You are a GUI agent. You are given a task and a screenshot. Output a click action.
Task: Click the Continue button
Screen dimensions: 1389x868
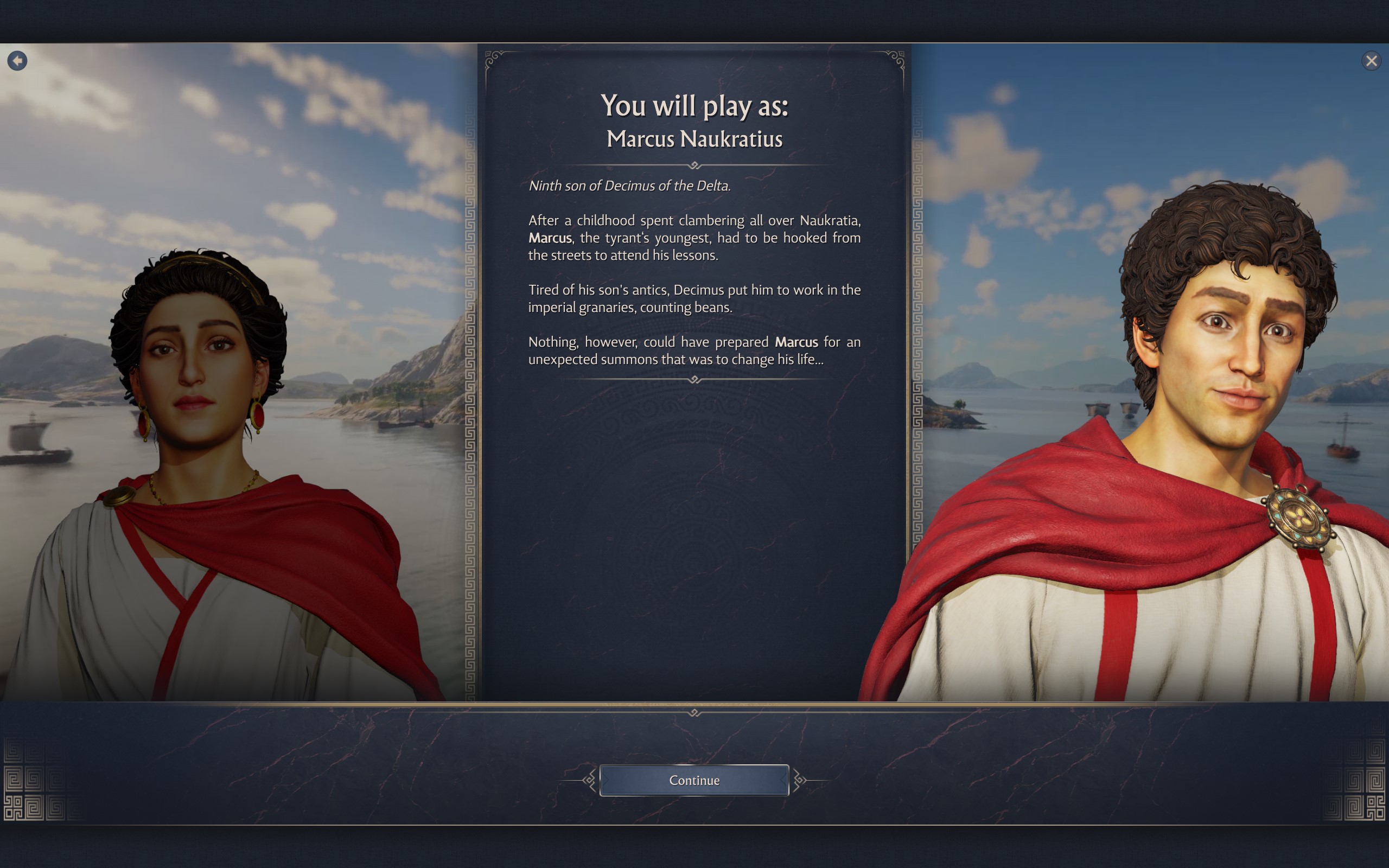(694, 780)
